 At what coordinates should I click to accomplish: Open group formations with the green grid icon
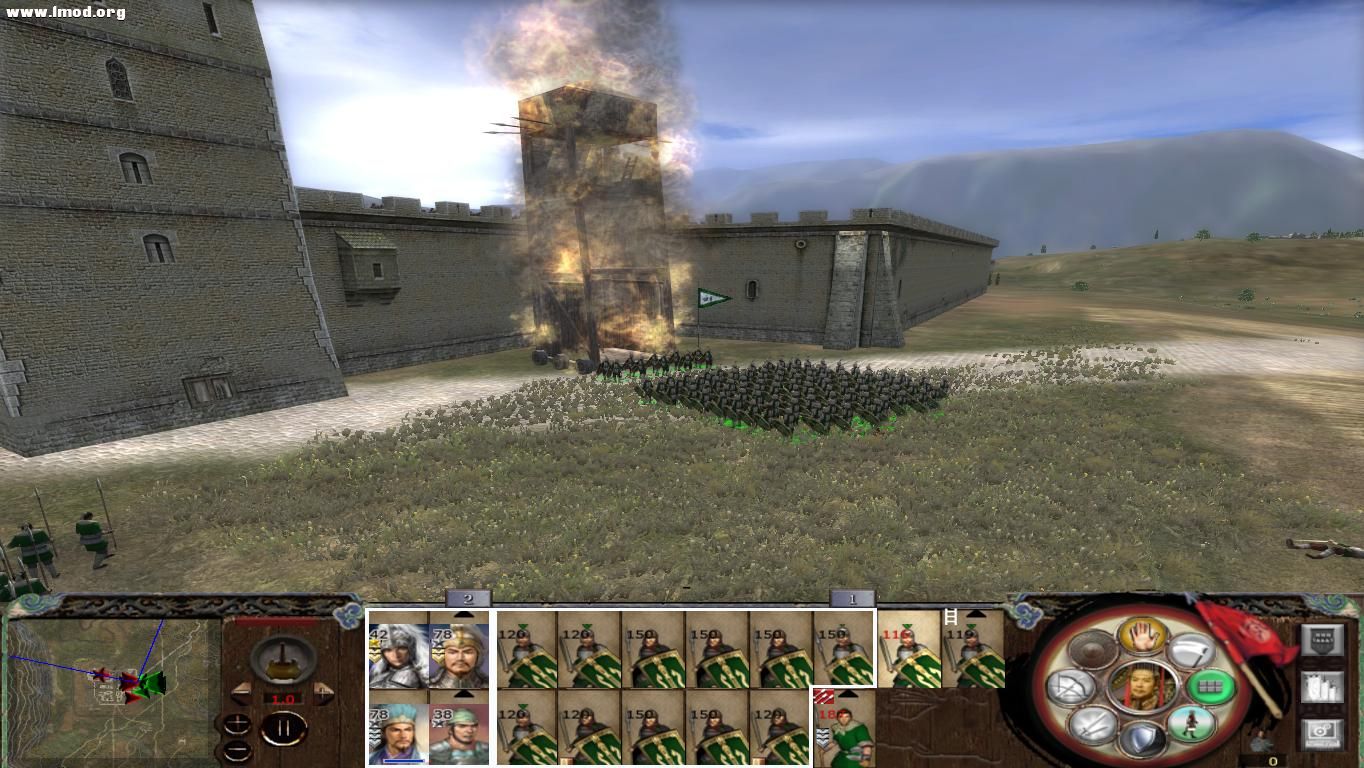1209,688
